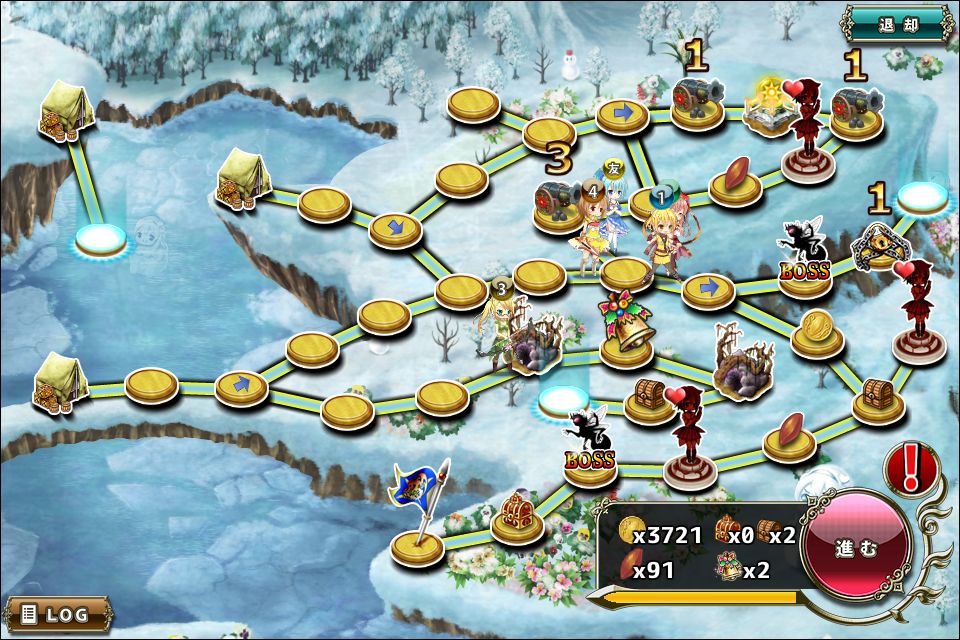Advance with the red 進む button

856,549
